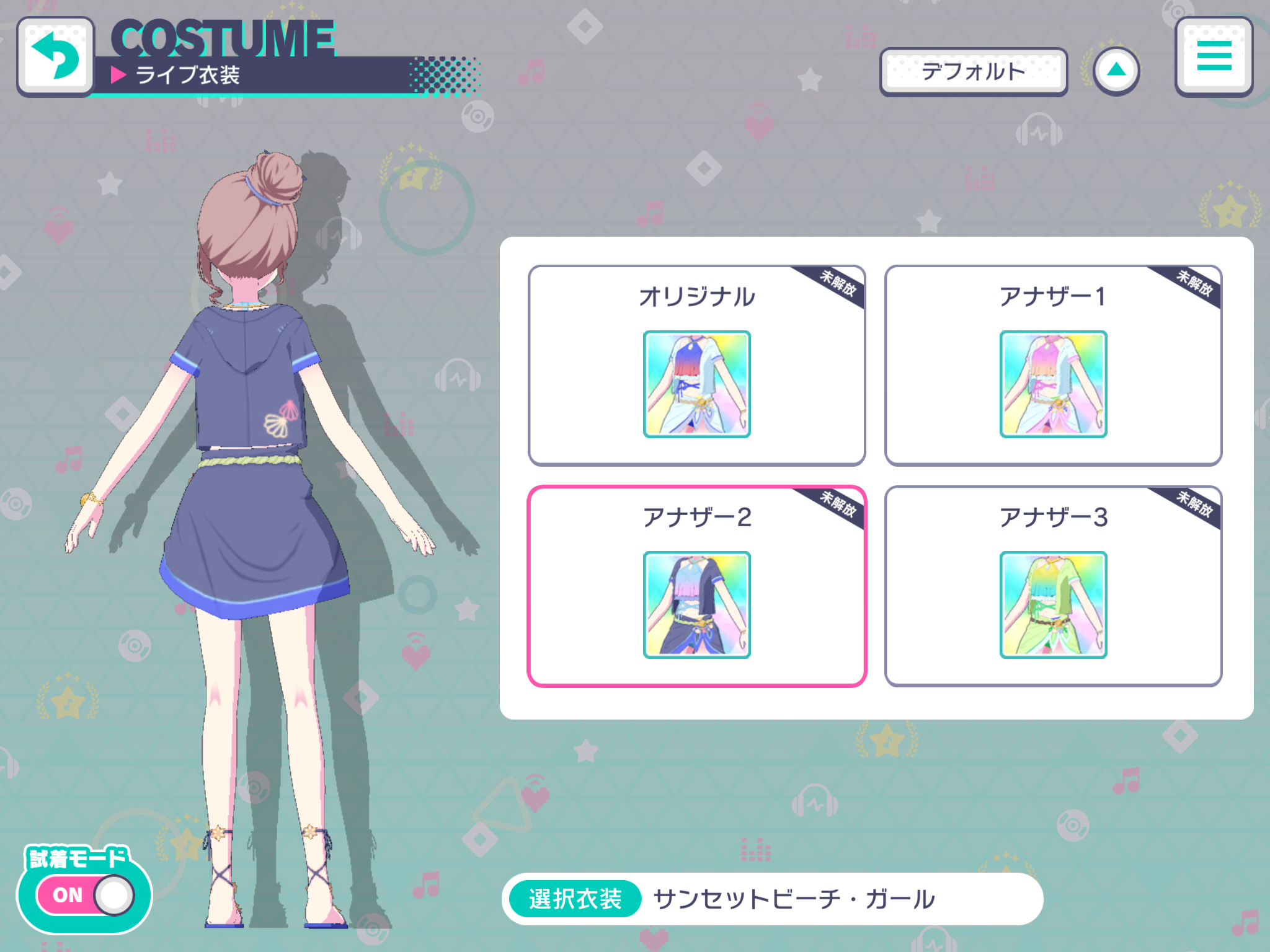Pick the アナザー3 green costume
The width and height of the screenshot is (1270, 952).
pyautogui.click(x=1053, y=586)
